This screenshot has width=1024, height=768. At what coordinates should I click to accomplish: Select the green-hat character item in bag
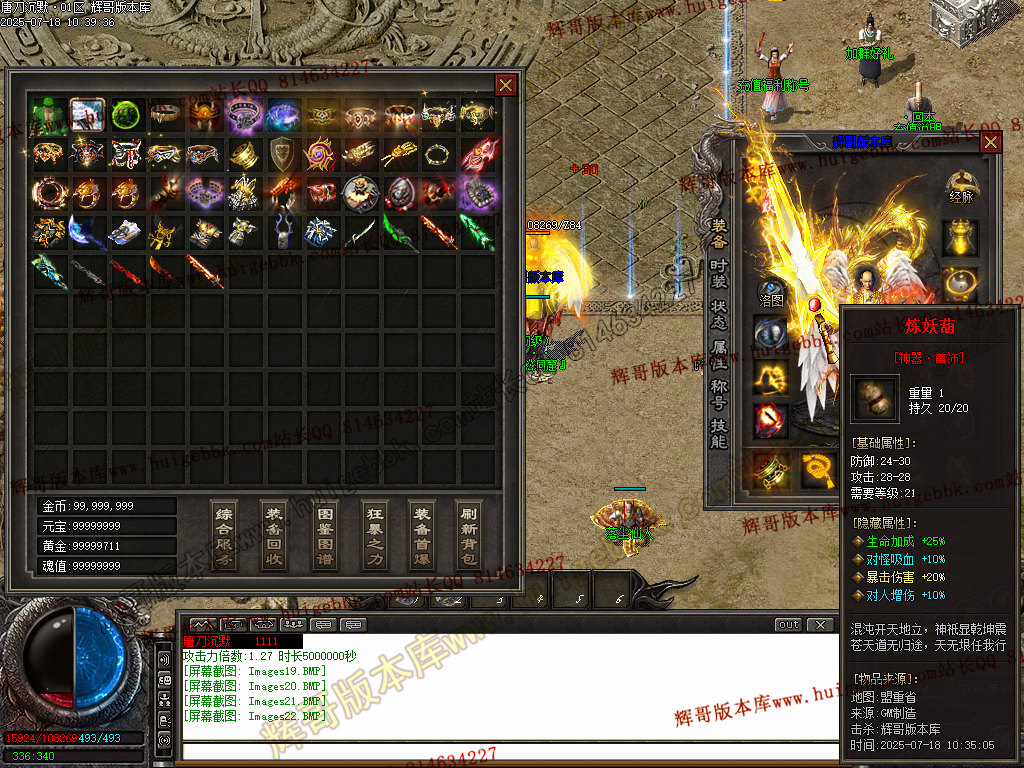pyautogui.click(x=49, y=115)
